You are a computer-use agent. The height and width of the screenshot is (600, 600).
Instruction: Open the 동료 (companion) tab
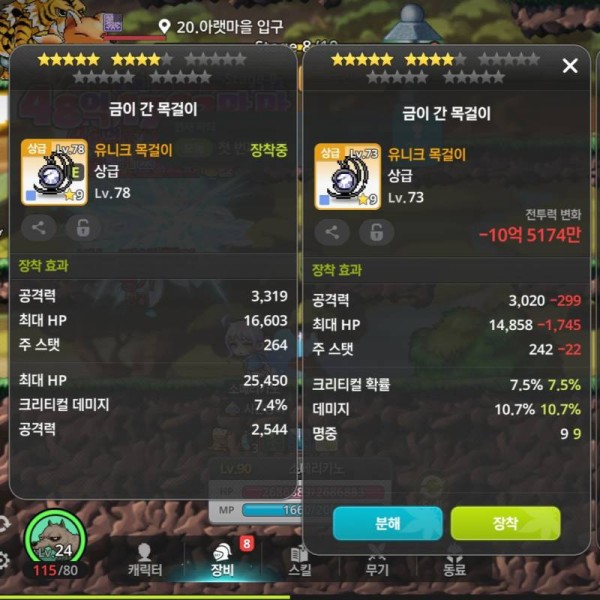(x=454, y=560)
